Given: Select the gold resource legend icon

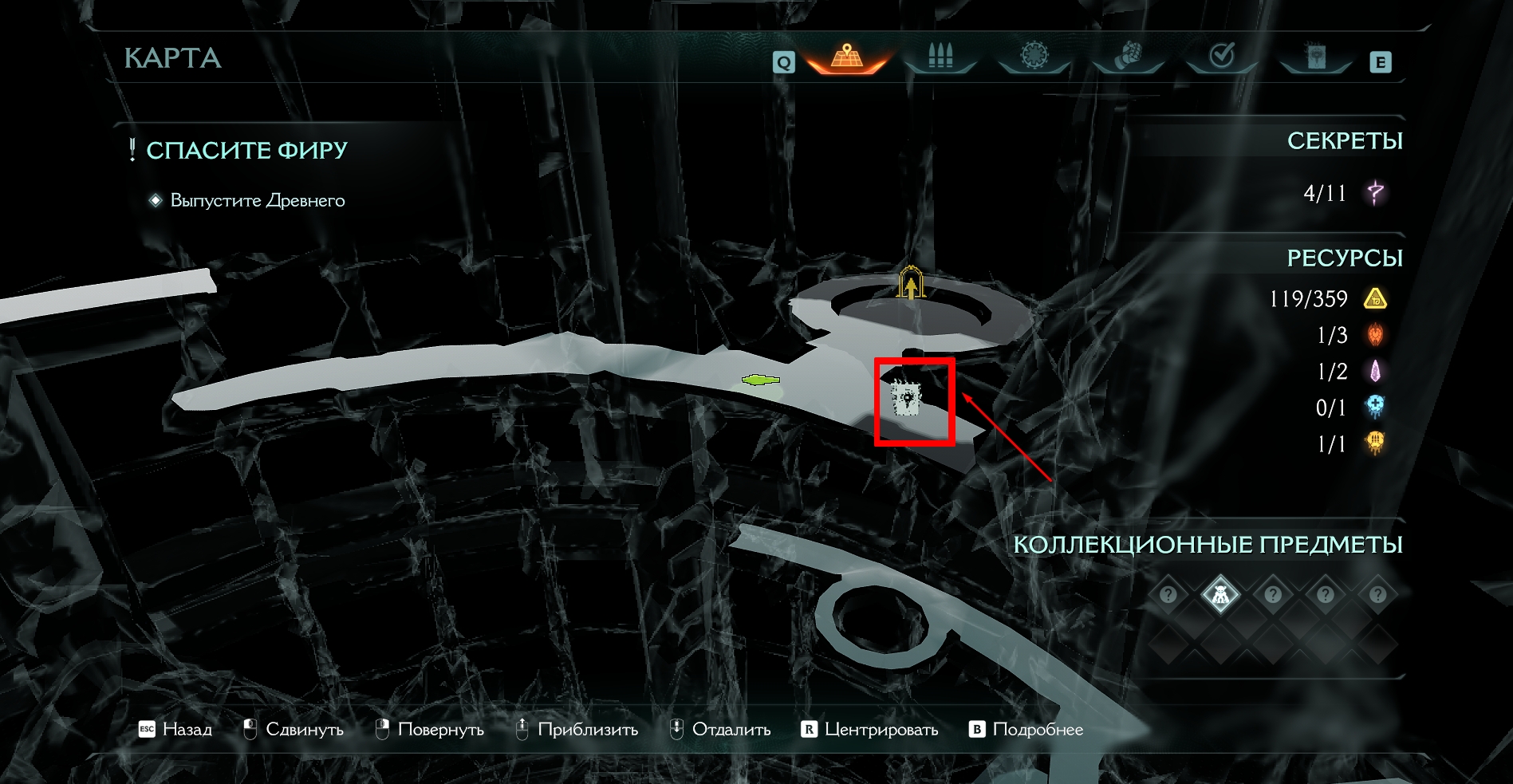Looking at the screenshot, I should point(1375,299).
